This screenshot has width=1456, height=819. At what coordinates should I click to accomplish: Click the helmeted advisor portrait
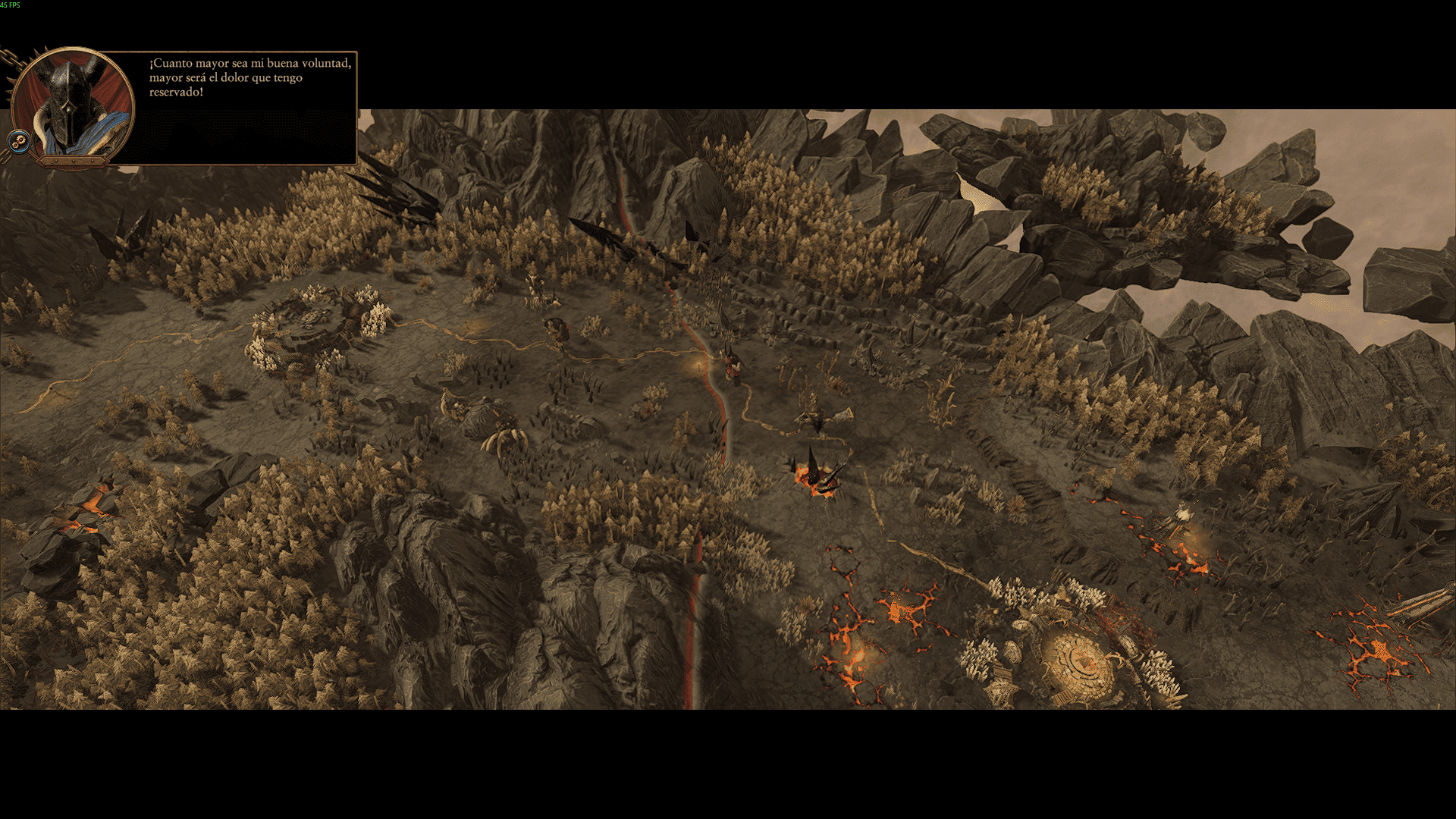coord(74,103)
